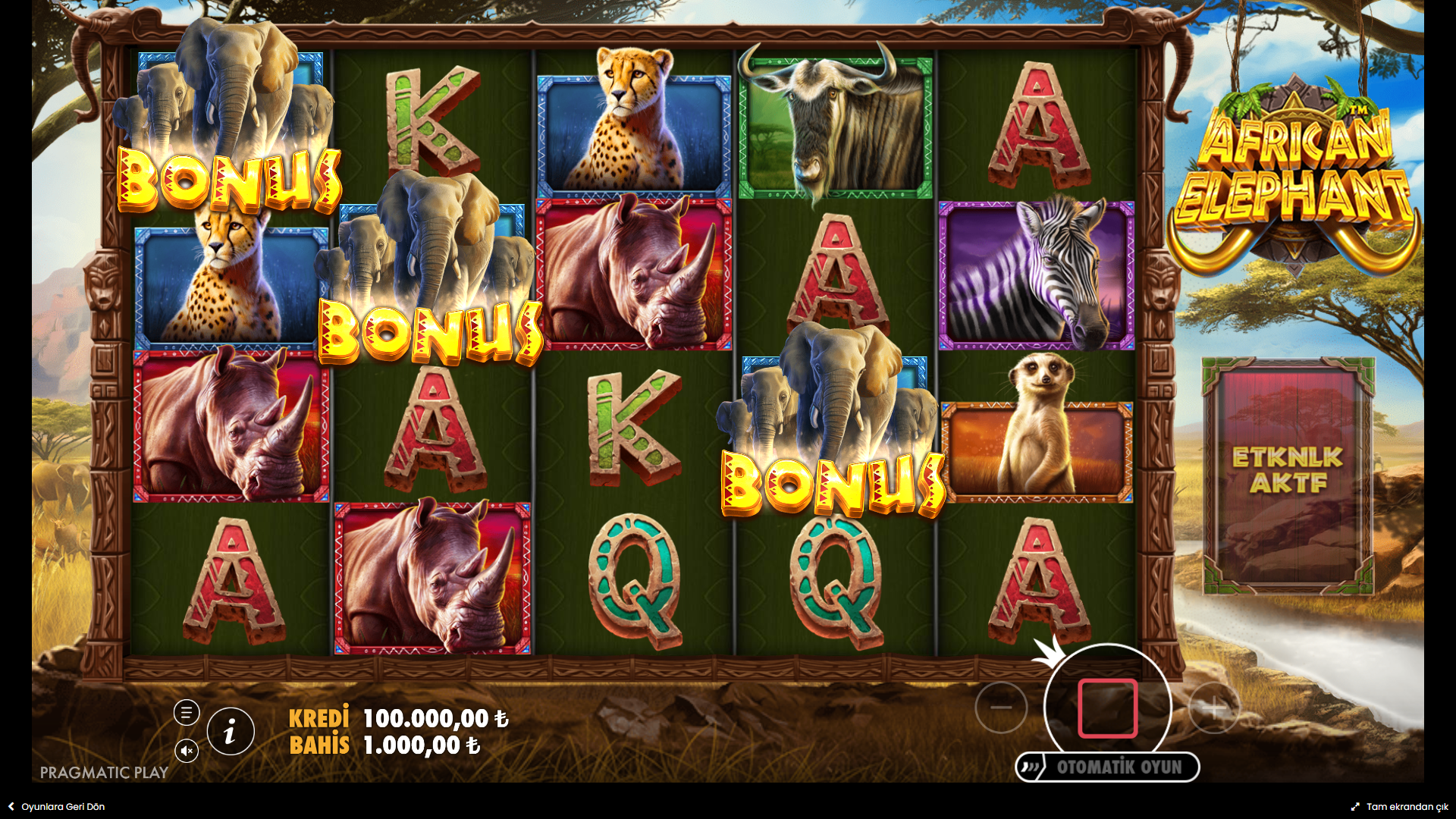Decrease the bet with the minus button
The width and height of the screenshot is (1456, 819).
click(1001, 708)
